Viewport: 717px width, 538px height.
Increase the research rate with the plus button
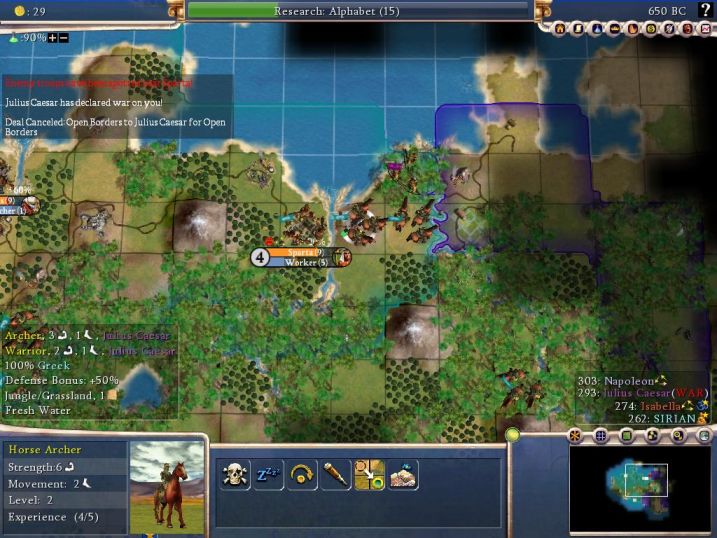click(53, 37)
